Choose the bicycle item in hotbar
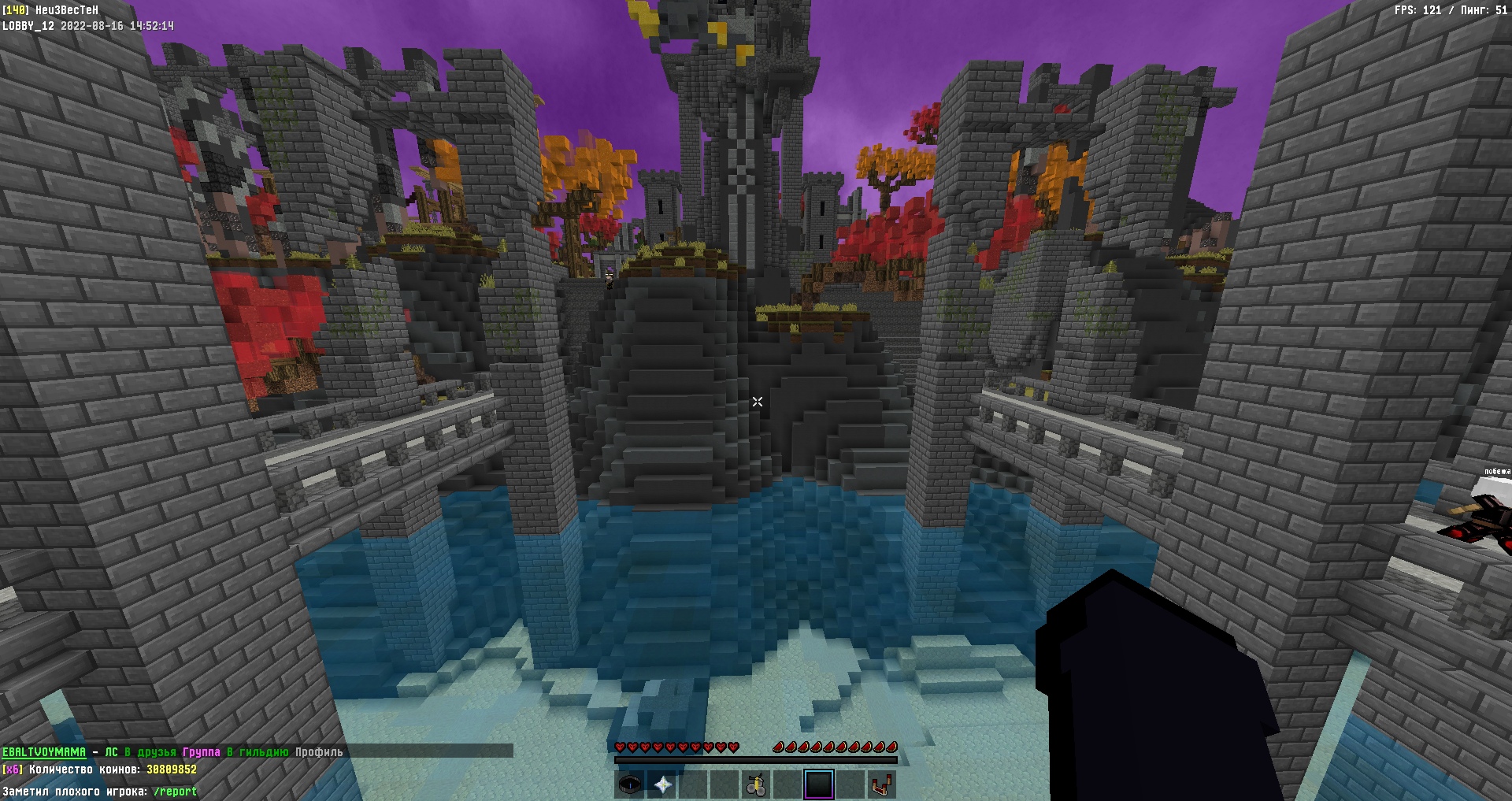The width and height of the screenshot is (1512, 801). point(757,784)
